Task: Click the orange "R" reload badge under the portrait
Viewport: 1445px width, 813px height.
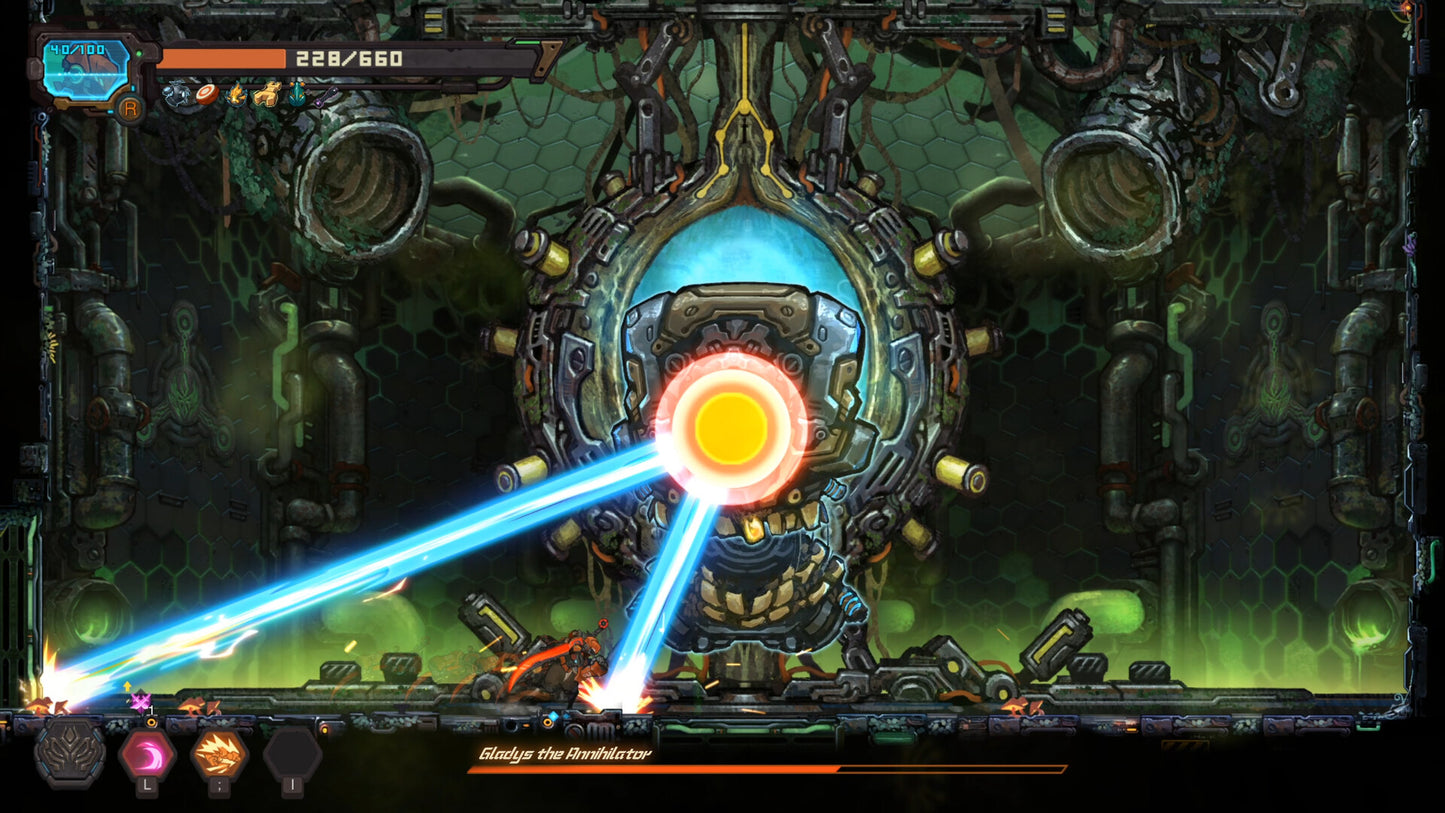Action: pyautogui.click(x=130, y=109)
